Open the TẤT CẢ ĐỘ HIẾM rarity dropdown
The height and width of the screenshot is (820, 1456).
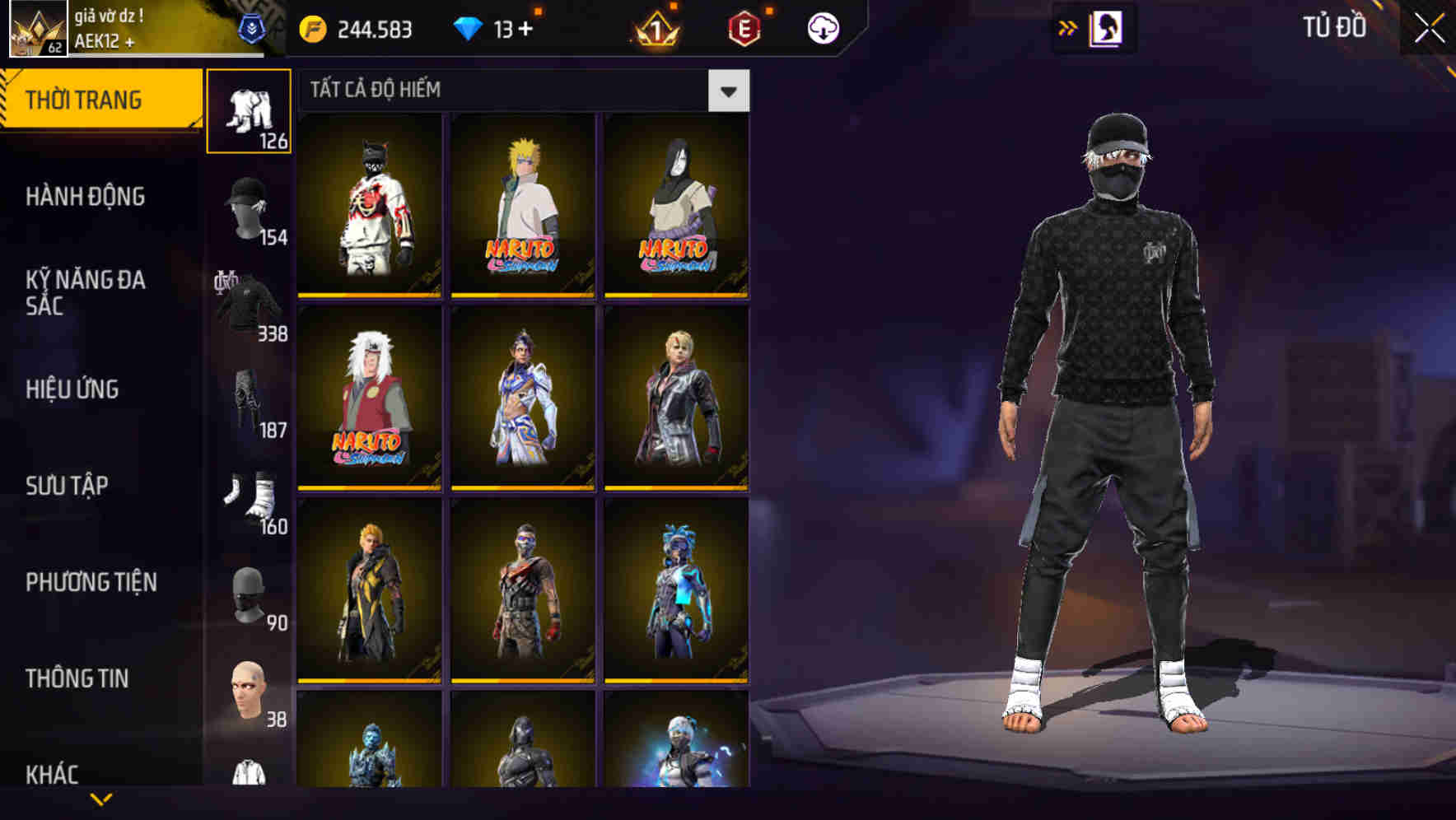pyautogui.click(x=727, y=91)
